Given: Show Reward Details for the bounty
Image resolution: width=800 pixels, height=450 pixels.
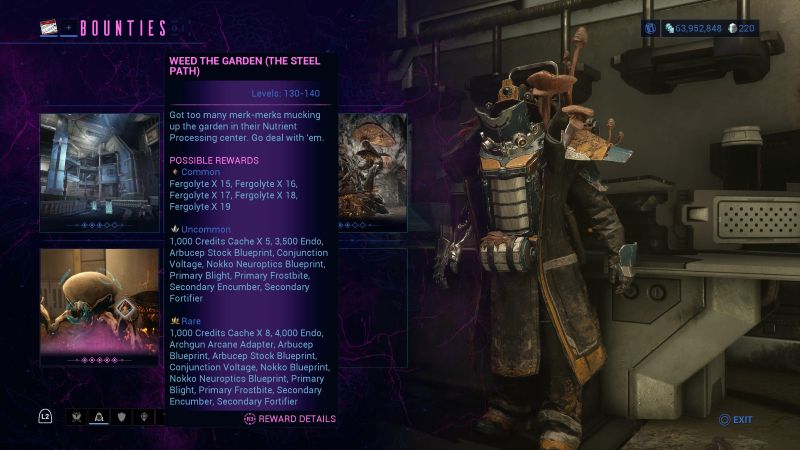Looking at the screenshot, I should click(290, 419).
